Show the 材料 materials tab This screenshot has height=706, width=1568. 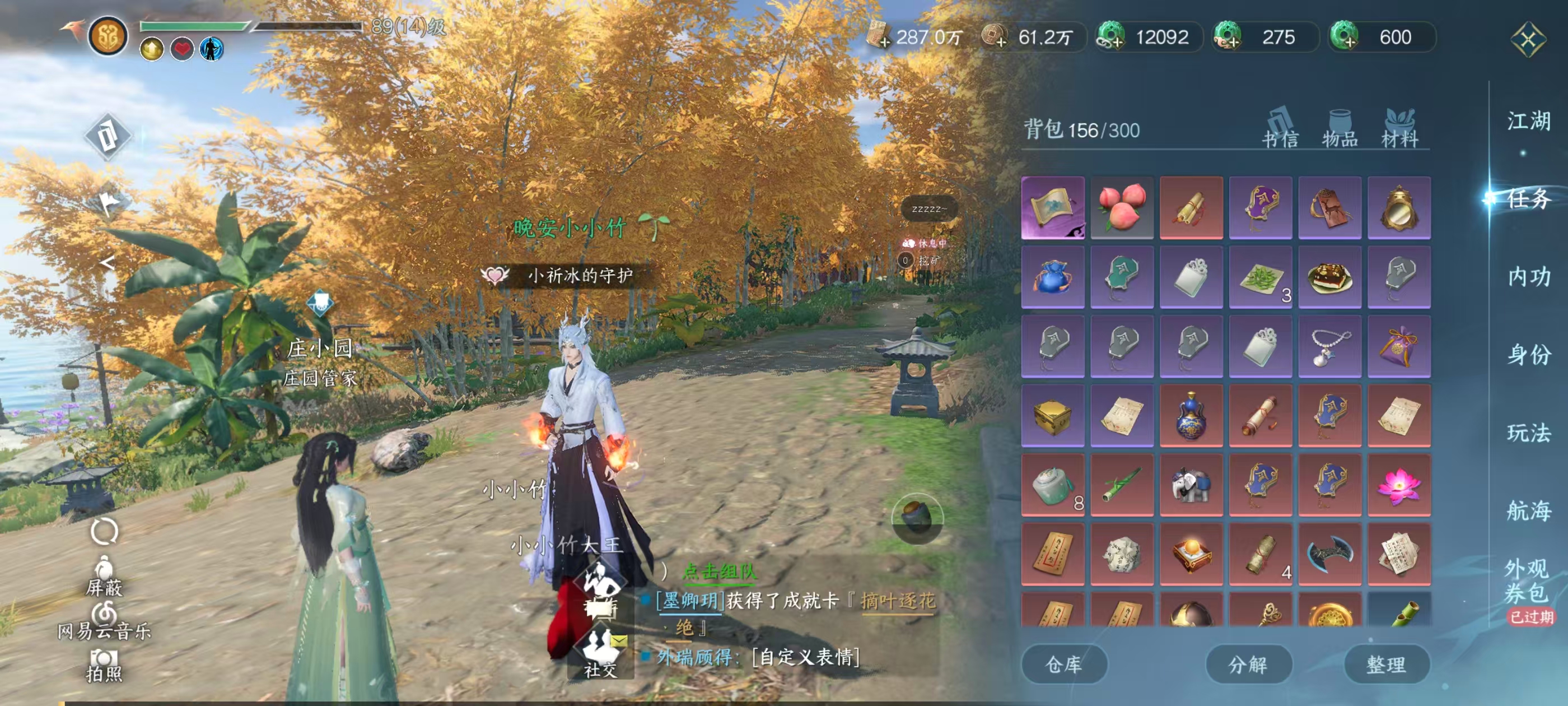1399,129
